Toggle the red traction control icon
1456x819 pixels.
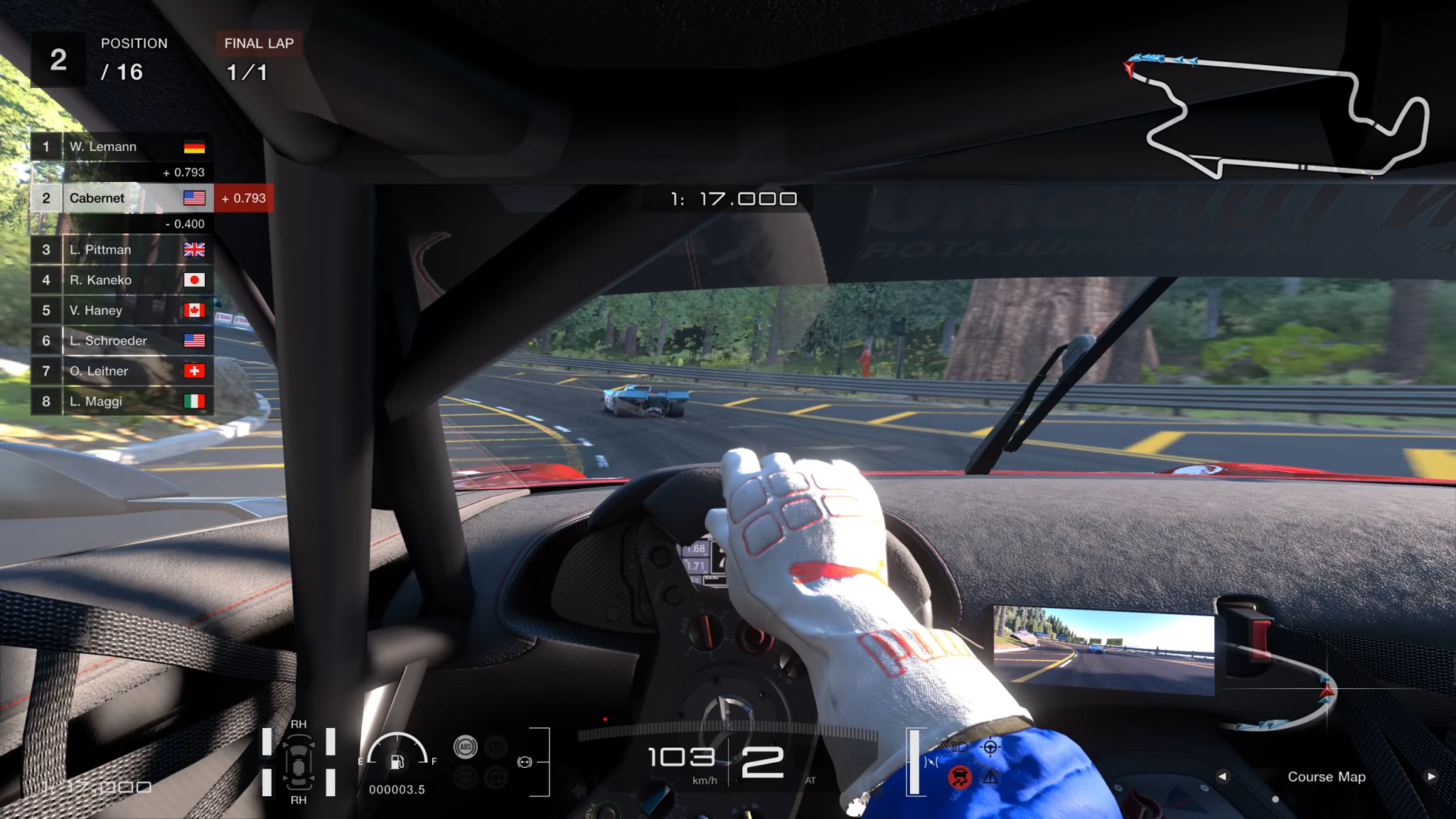coord(960,777)
